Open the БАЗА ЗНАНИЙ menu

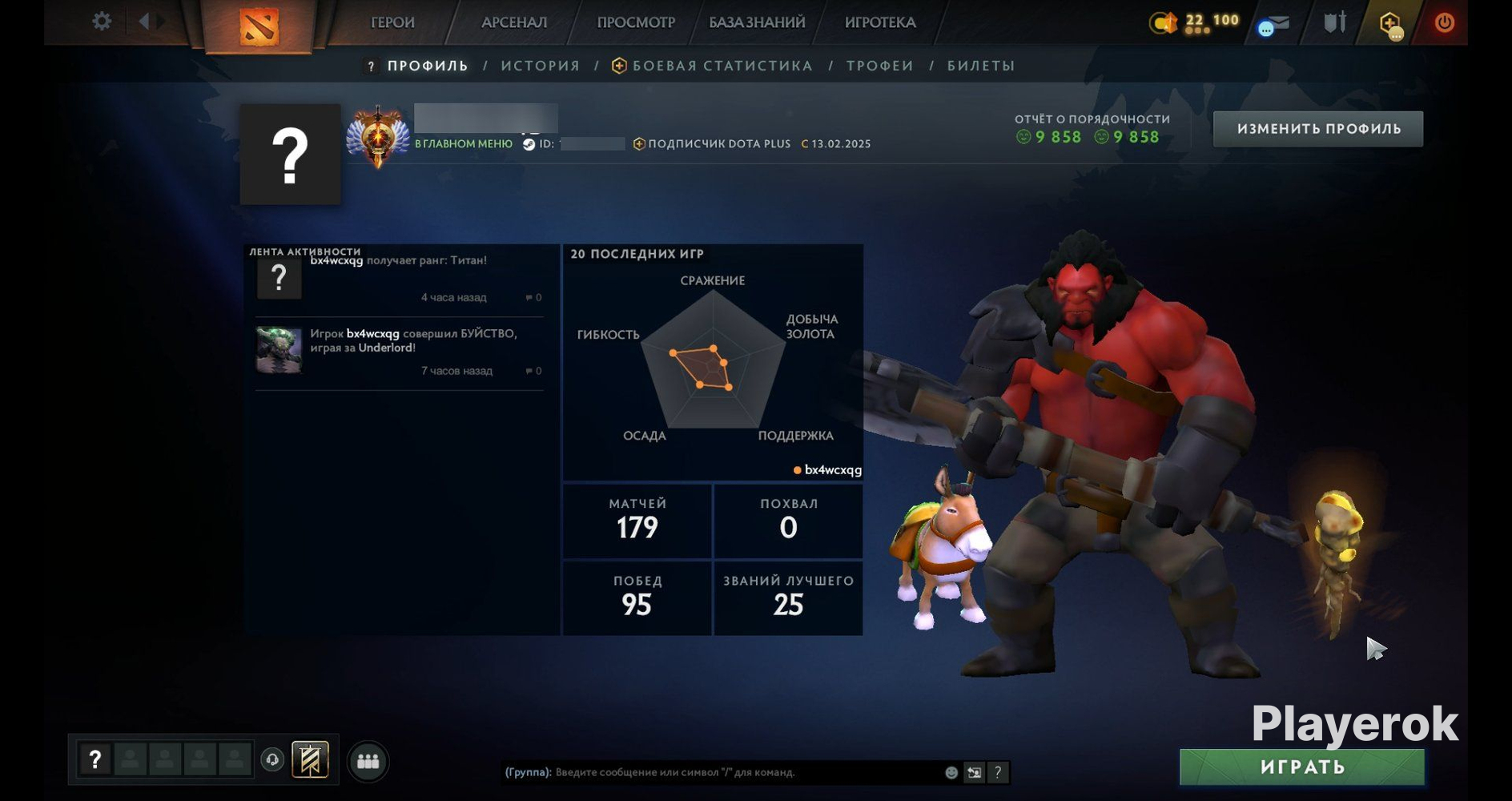[757, 22]
